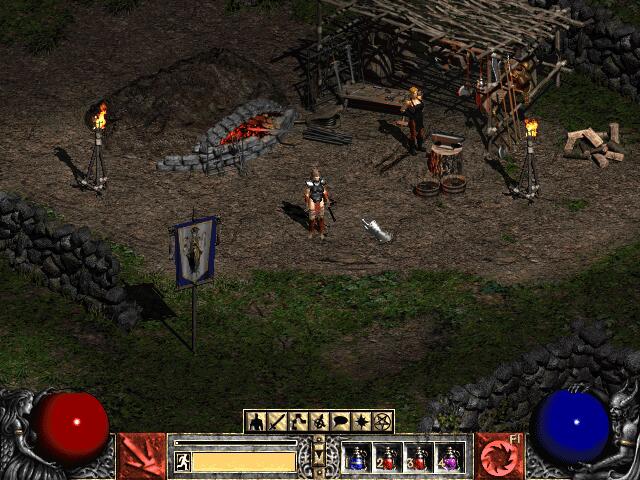Select the compass star automap icon
Image resolution: width=640 pixels, height=480 pixels.
click(x=362, y=422)
